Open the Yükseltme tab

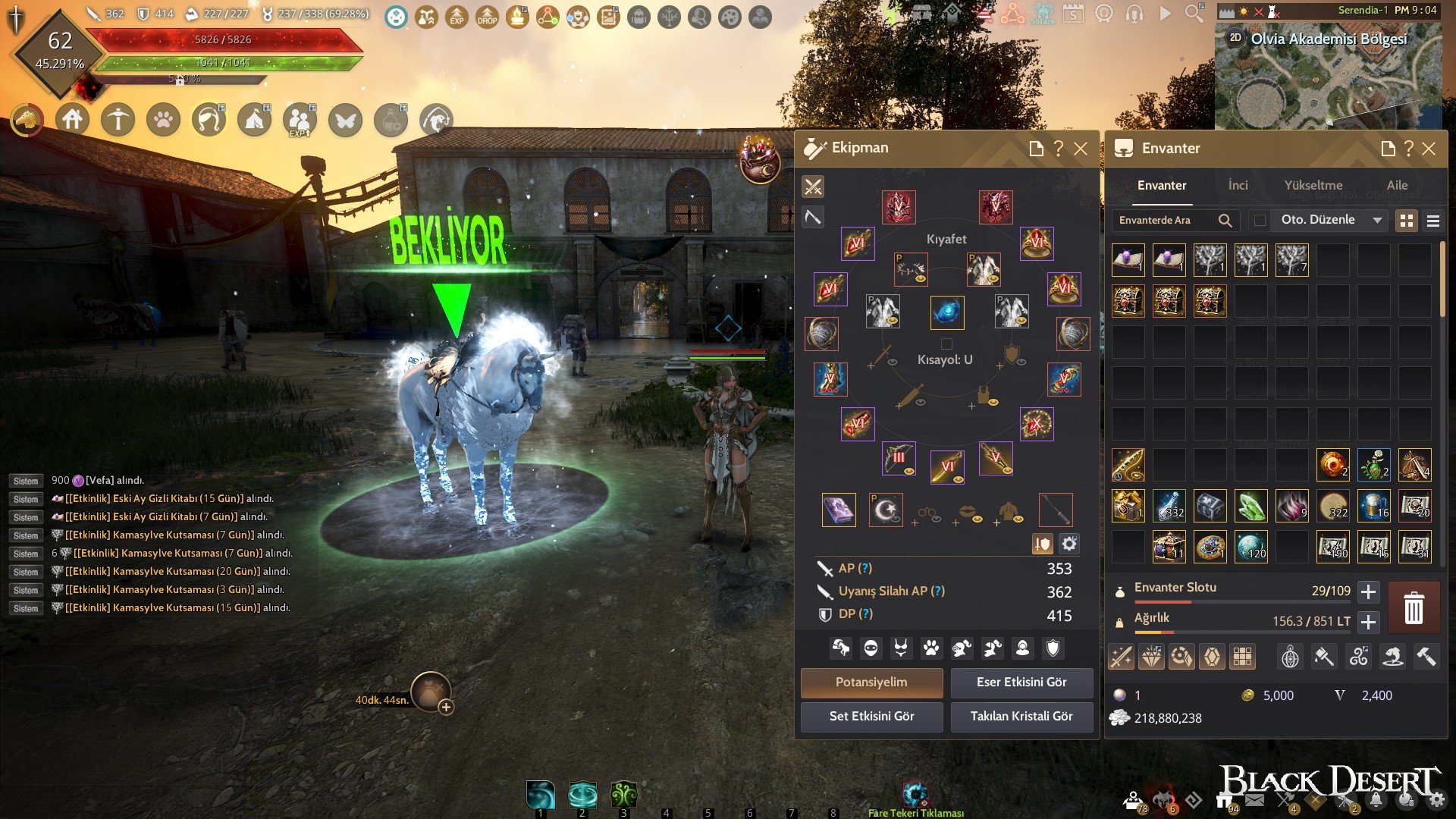pos(1313,185)
